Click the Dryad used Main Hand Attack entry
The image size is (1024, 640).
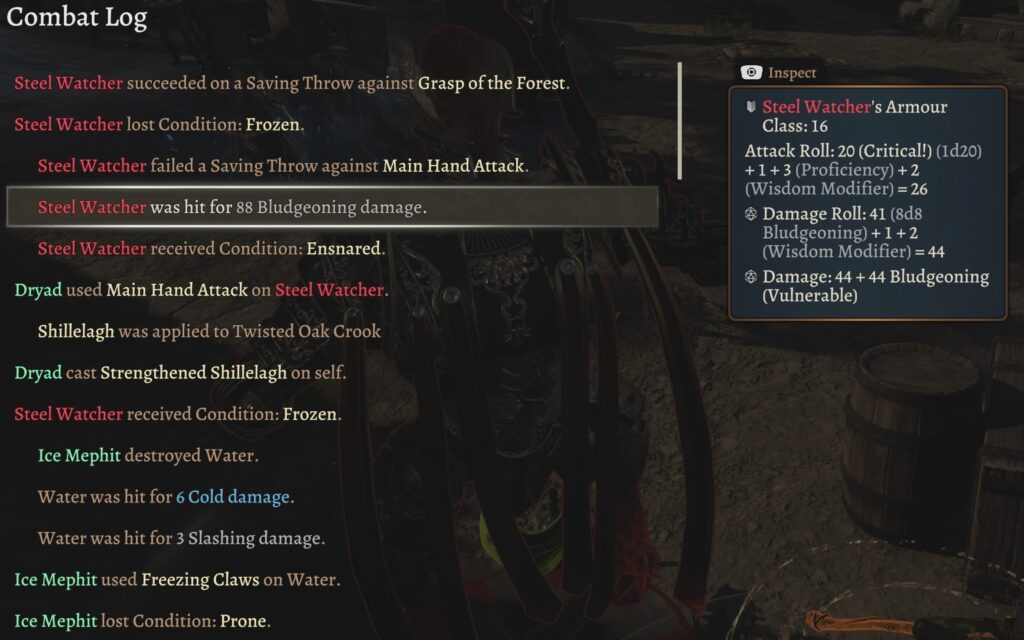coord(201,290)
